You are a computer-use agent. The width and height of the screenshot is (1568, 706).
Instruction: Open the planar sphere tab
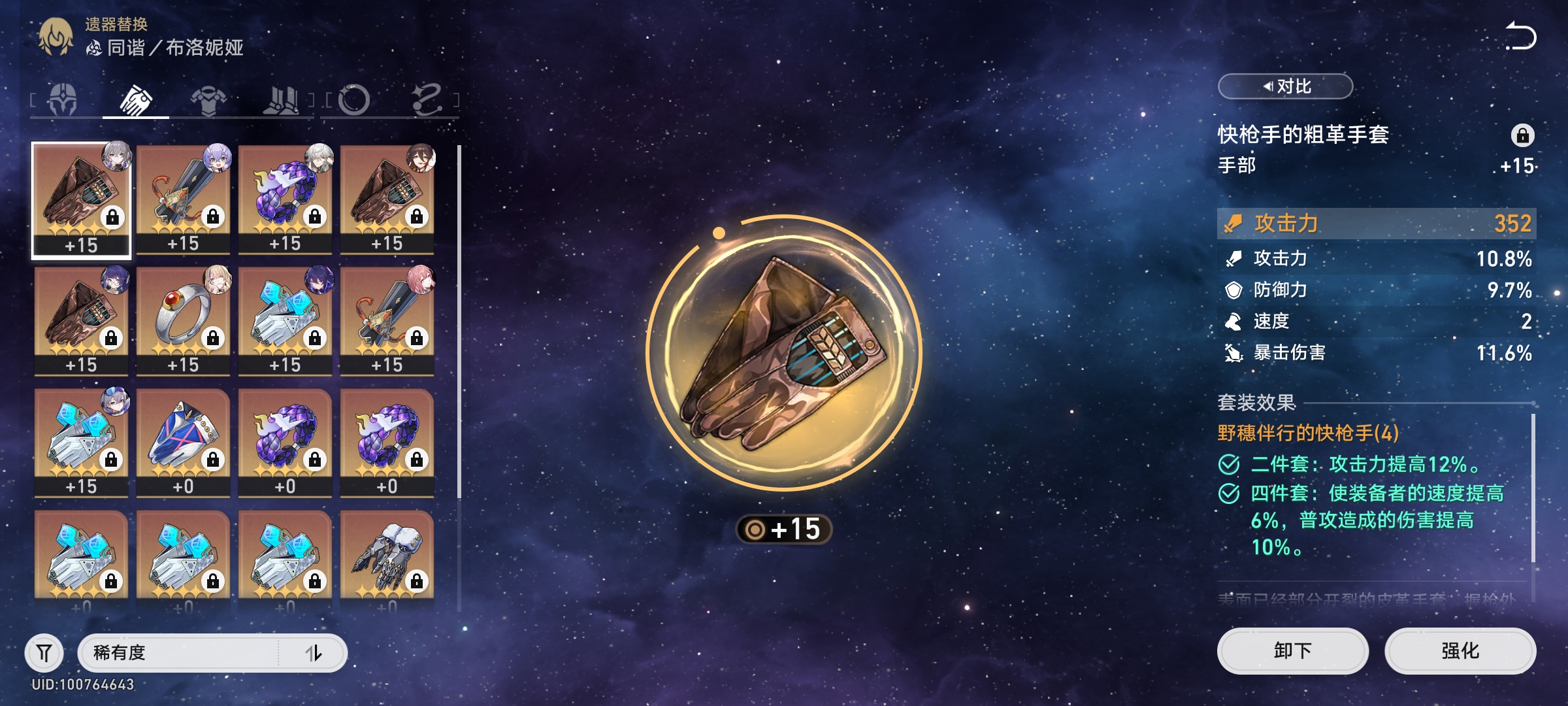point(354,100)
